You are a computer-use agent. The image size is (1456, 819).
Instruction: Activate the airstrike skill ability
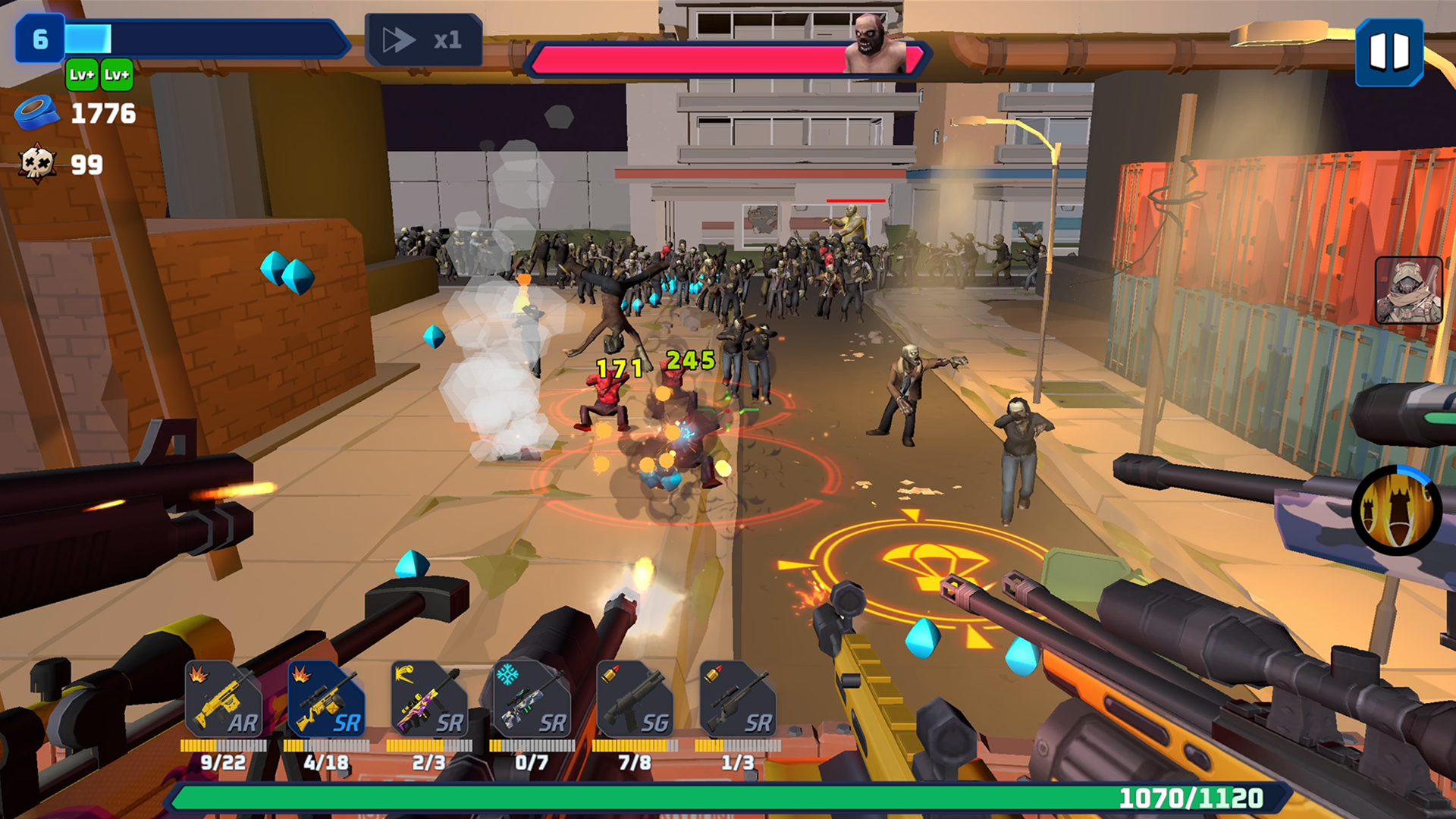click(1395, 510)
